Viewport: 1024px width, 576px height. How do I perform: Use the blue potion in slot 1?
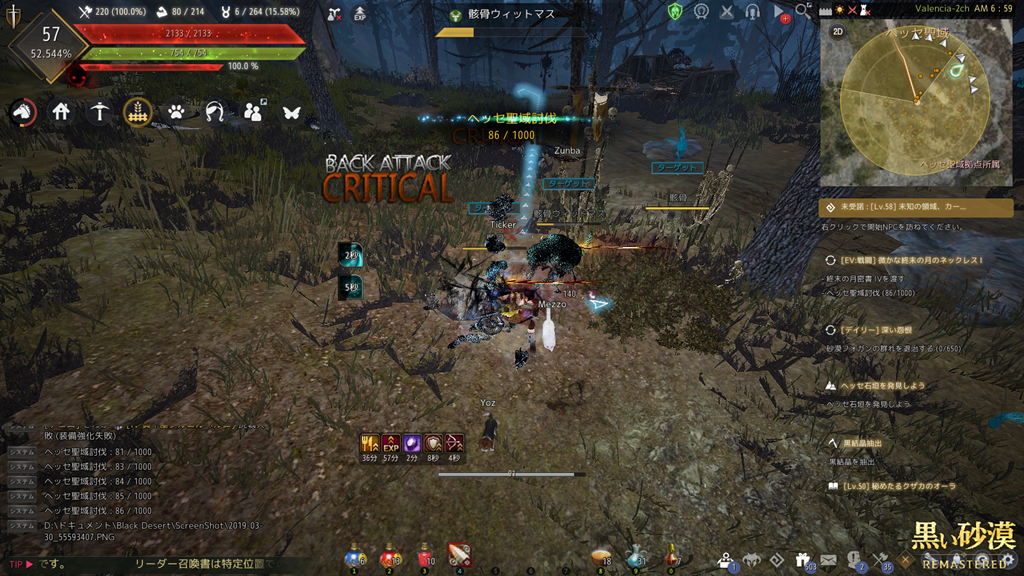[354, 558]
